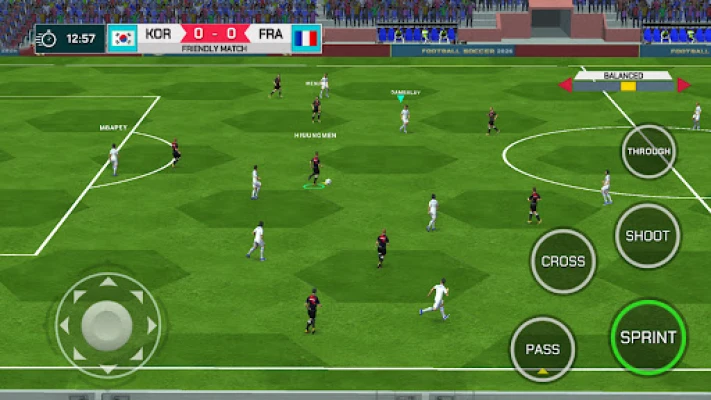Click the joystick's down arrow
The image size is (711, 400).
click(107, 367)
